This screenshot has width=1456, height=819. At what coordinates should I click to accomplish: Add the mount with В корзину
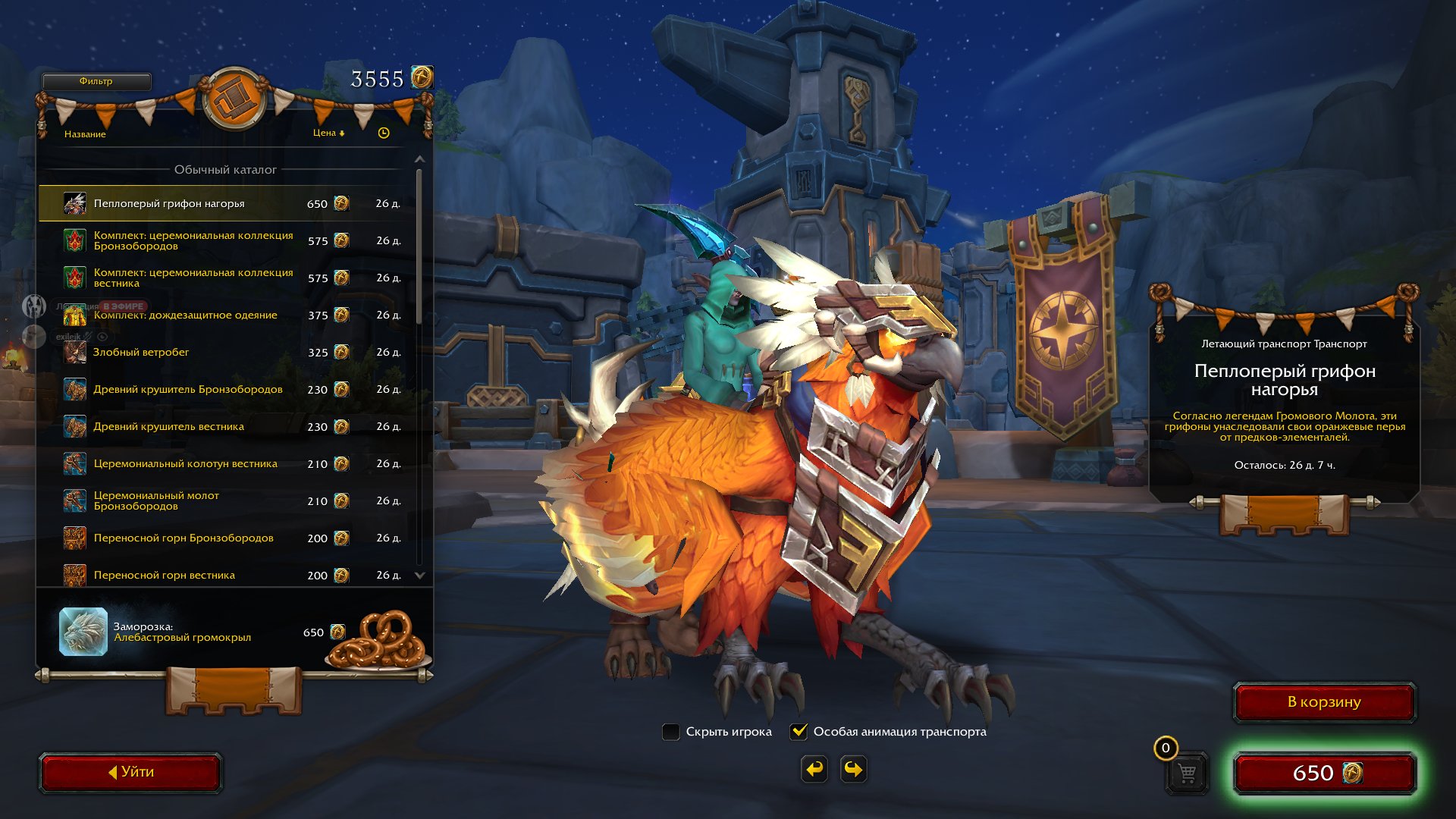pyautogui.click(x=1324, y=702)
